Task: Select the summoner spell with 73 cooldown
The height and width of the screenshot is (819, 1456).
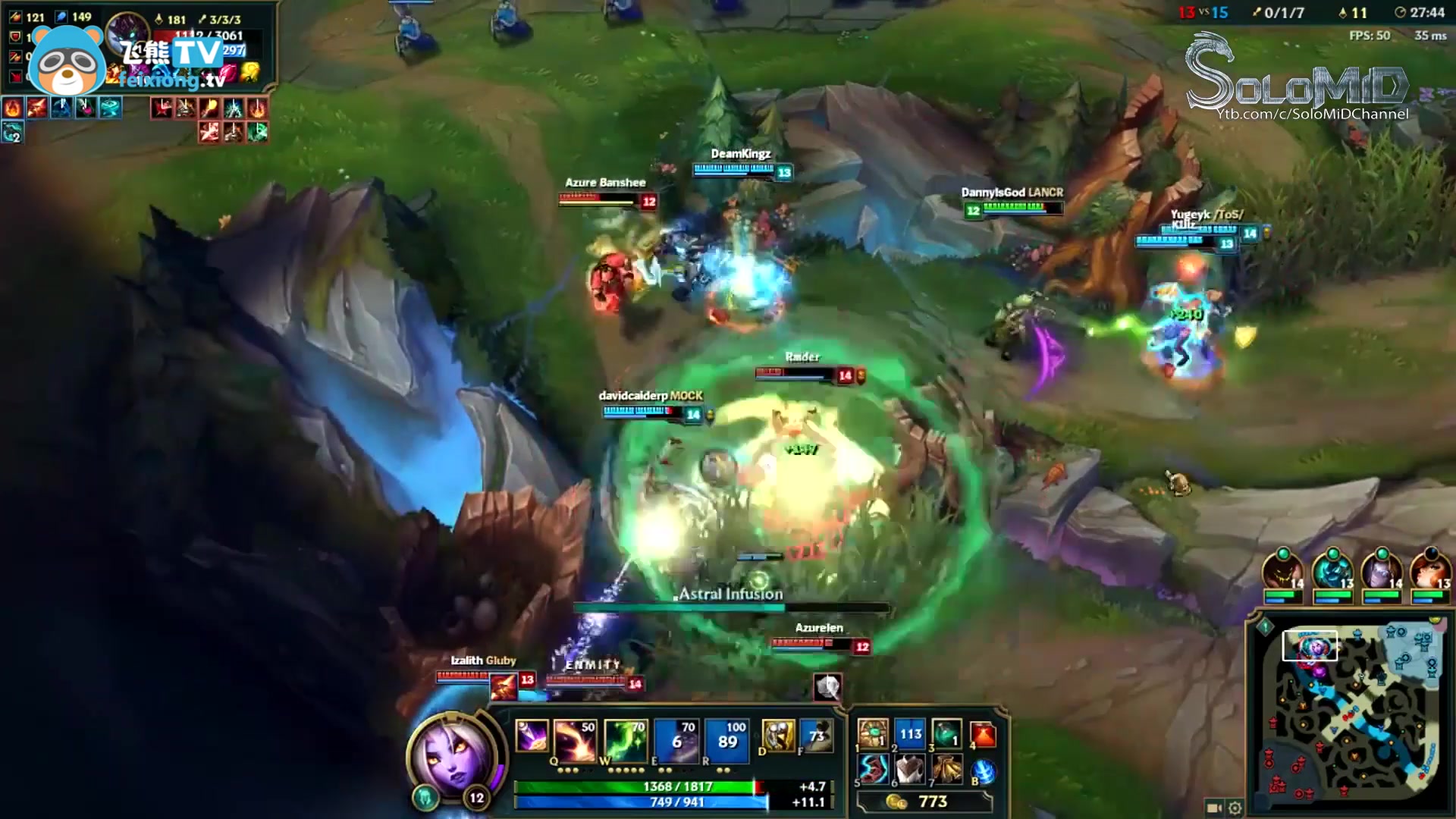Action: (x=816, y=736)
